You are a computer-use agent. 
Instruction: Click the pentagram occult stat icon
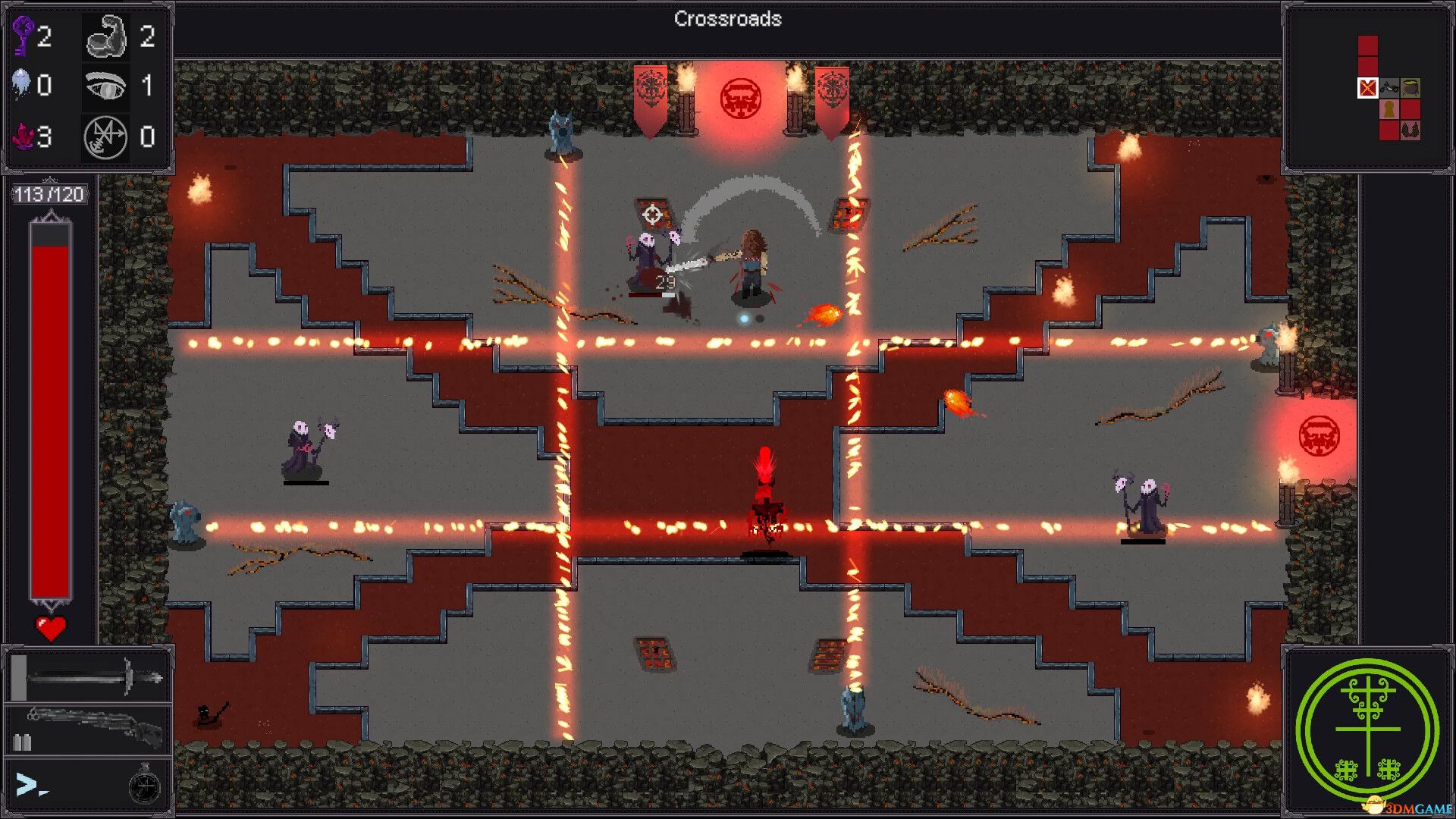pyautogui.click(x=105, y=137)
